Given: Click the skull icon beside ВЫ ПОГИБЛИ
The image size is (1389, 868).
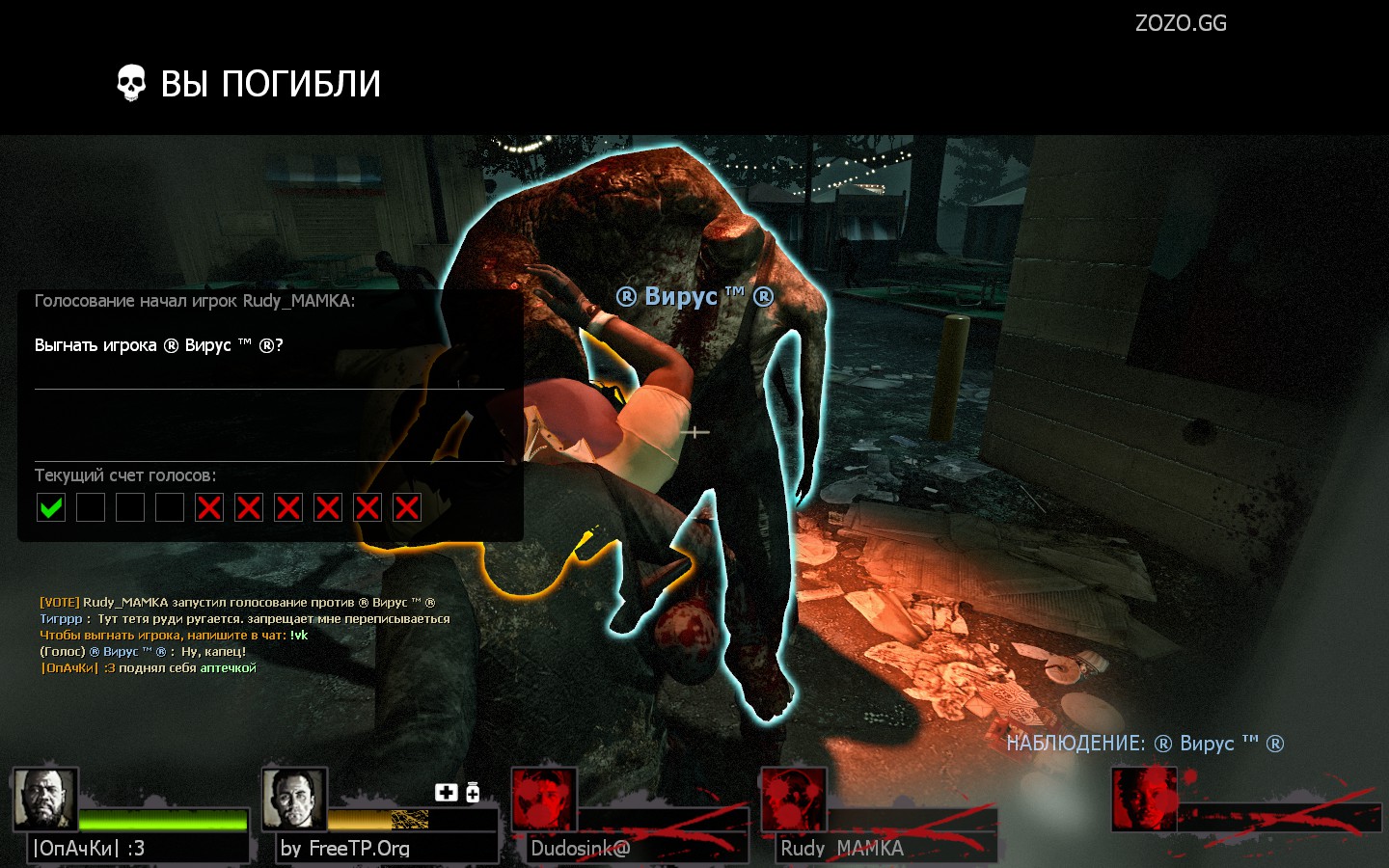Looking at the screenshot, I should coord(131,84).
